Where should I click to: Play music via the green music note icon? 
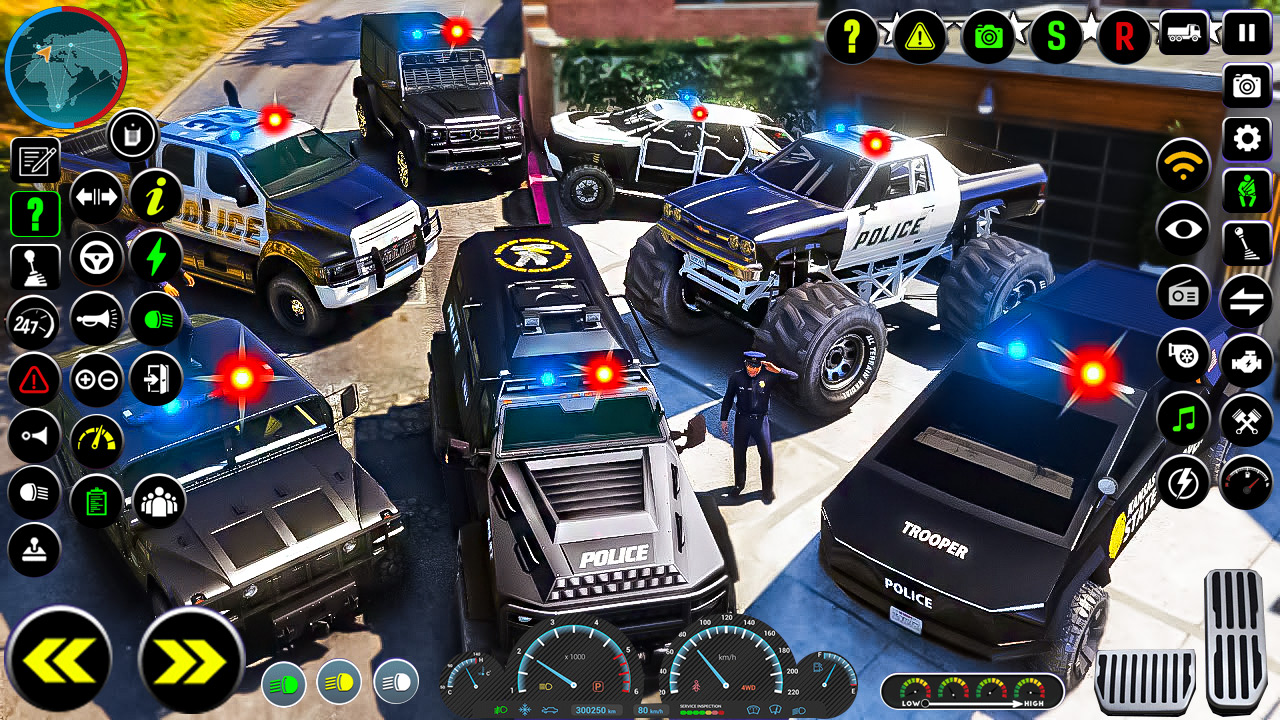pyautogui.click(x=1184, y=419)
